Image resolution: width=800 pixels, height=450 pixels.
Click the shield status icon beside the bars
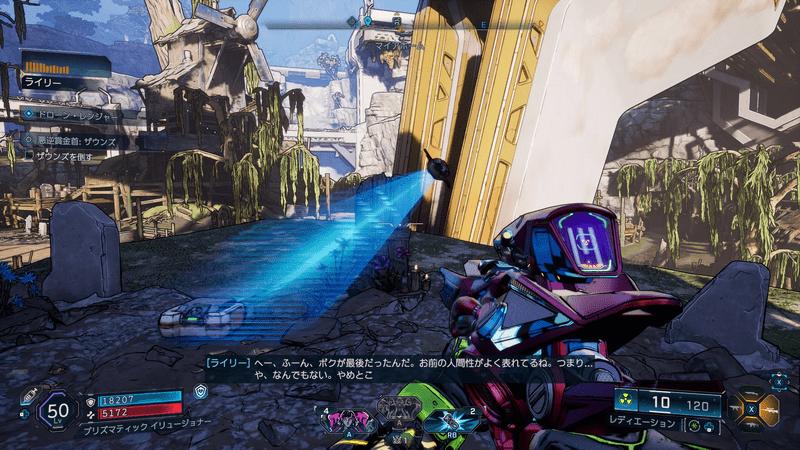[x=201, y=393]
